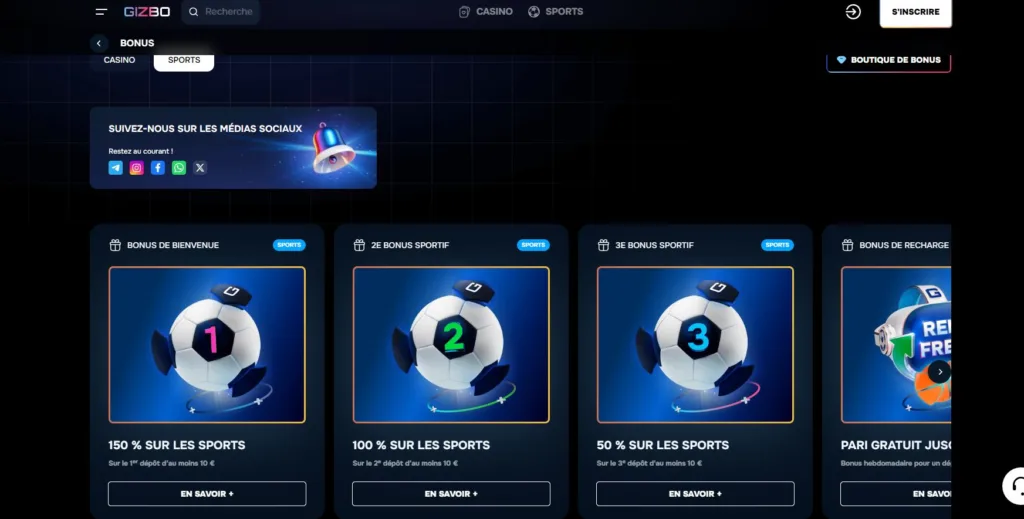
Task: Open the hamburger side menu
Action: 101,12
